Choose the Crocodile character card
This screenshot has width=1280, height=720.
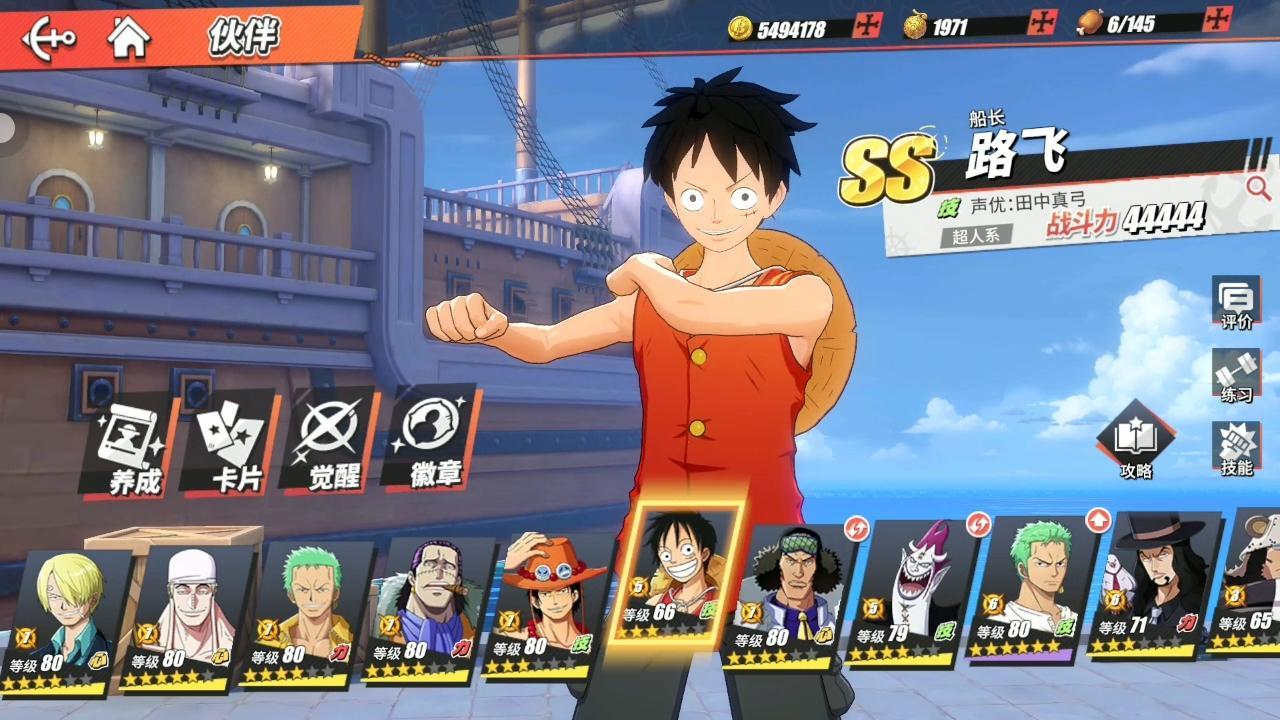coord(430,612)
